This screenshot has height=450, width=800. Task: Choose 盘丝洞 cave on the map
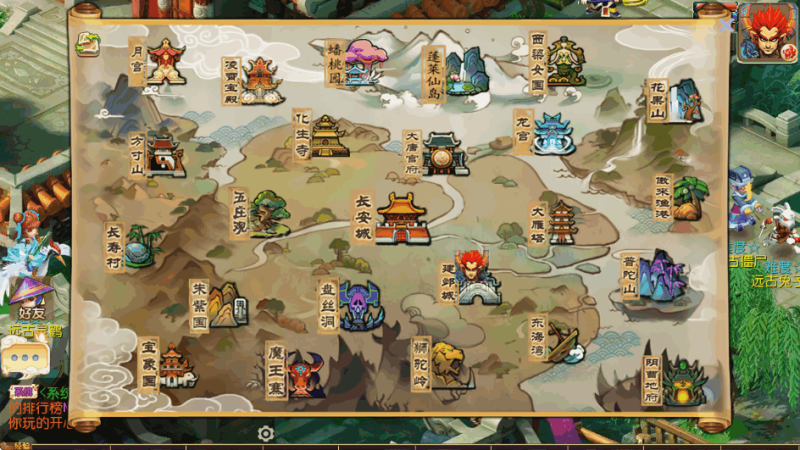tap(359, 306)
